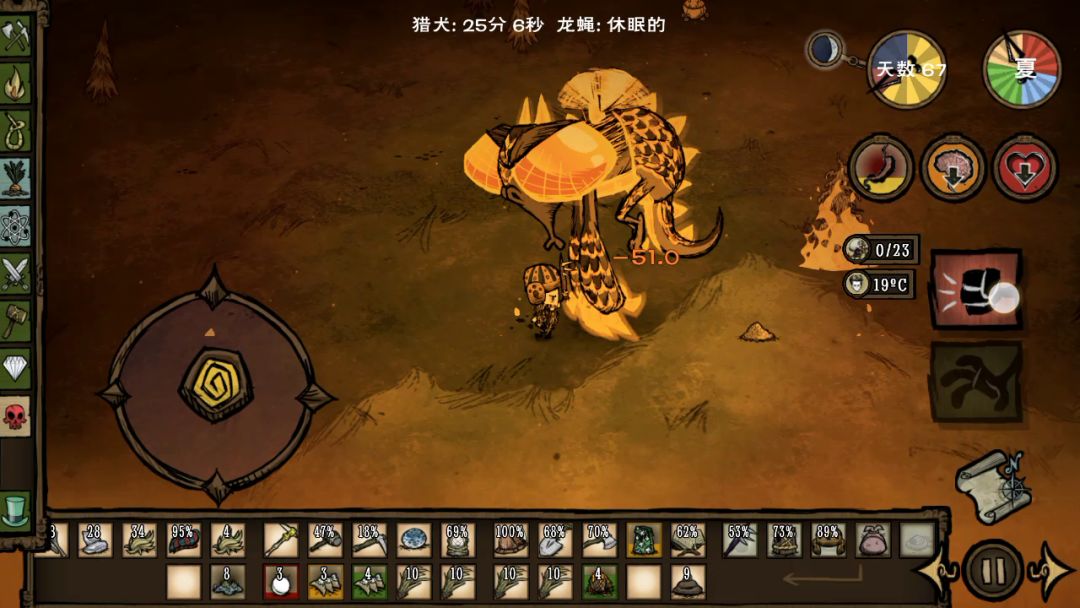This screenshot has width=1080, height=608.
Task: Tap the fist attack action button
Action: [977, 290]
